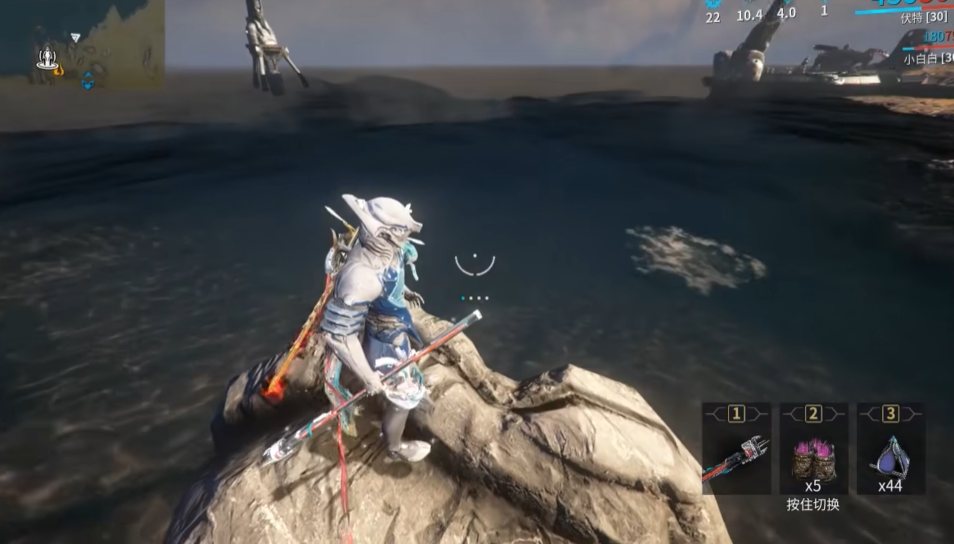Open the minimap
The image size is (954, 544).
pyautogui.click(x=82, y=45)
